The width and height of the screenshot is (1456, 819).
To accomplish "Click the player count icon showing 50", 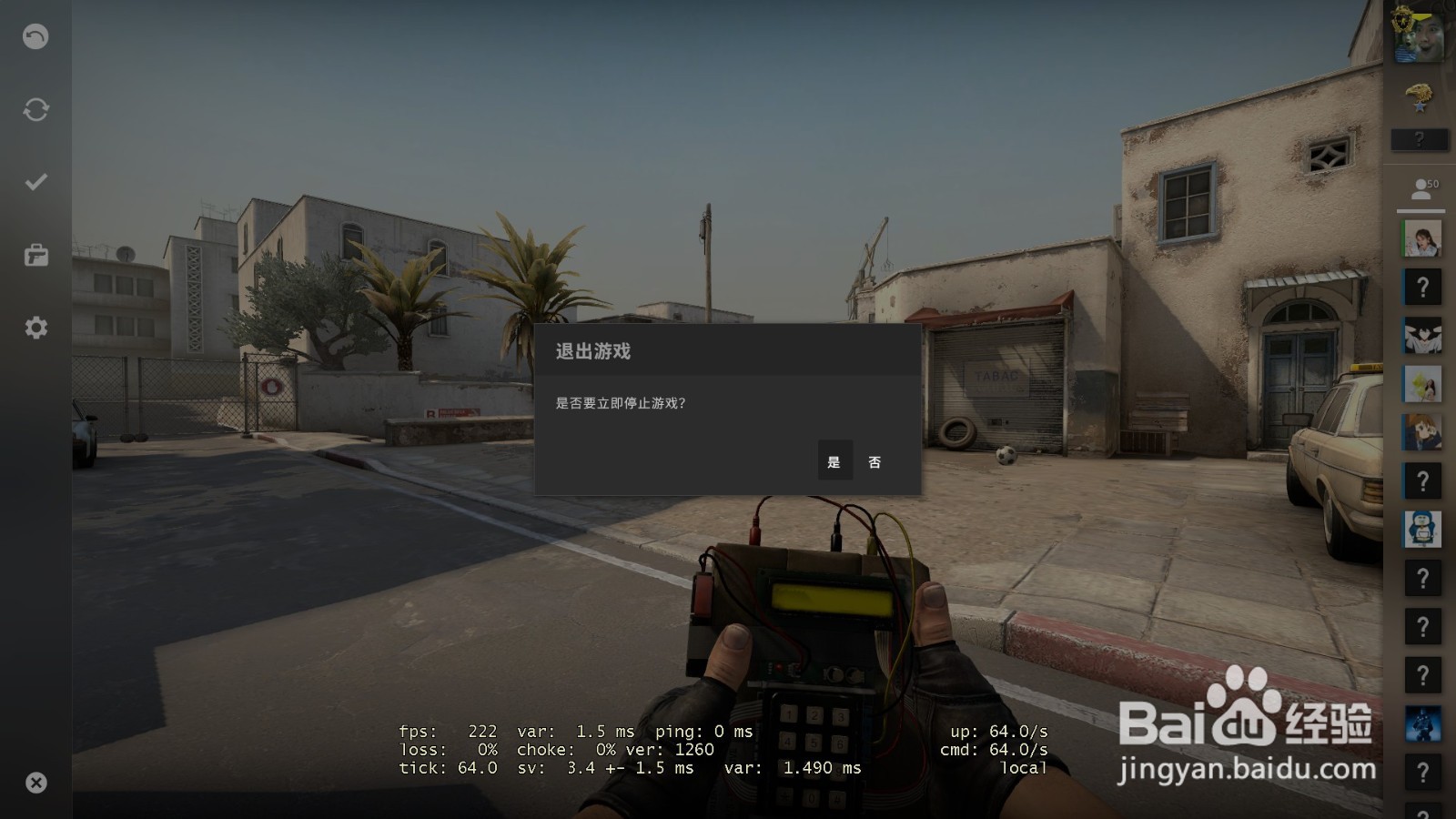I will [x=1421, y=187].
